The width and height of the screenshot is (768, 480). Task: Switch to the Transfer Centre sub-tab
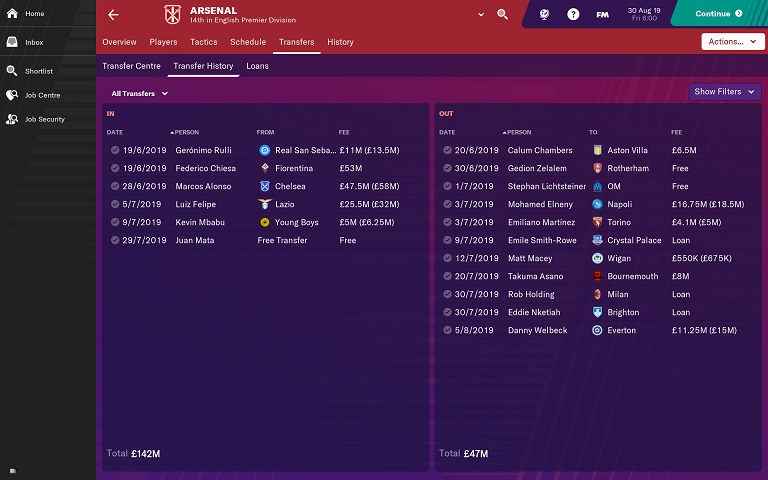pyautogui.click(x=131, y=66)
